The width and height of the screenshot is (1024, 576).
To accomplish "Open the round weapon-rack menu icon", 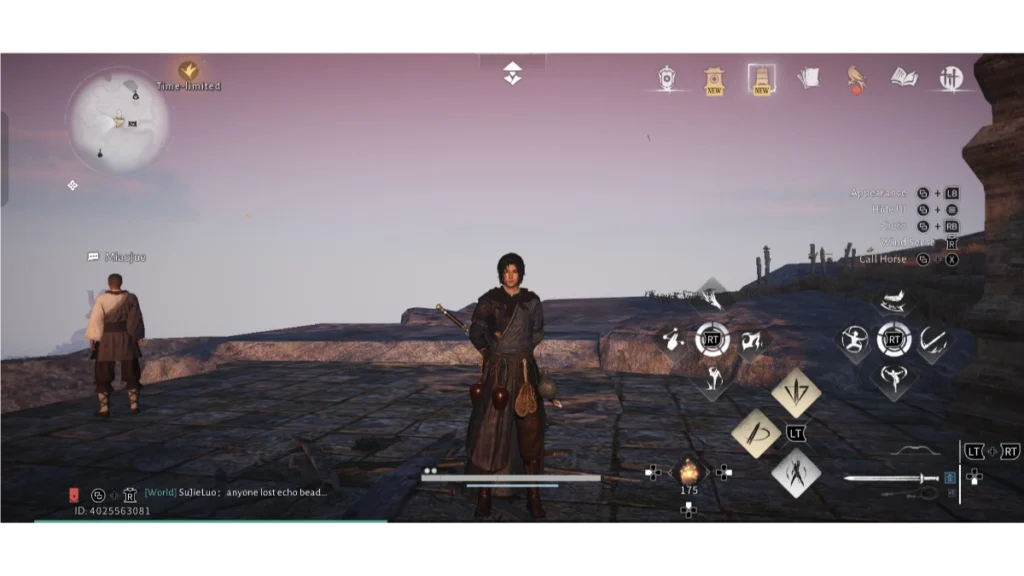I will (x=950, y=78).
